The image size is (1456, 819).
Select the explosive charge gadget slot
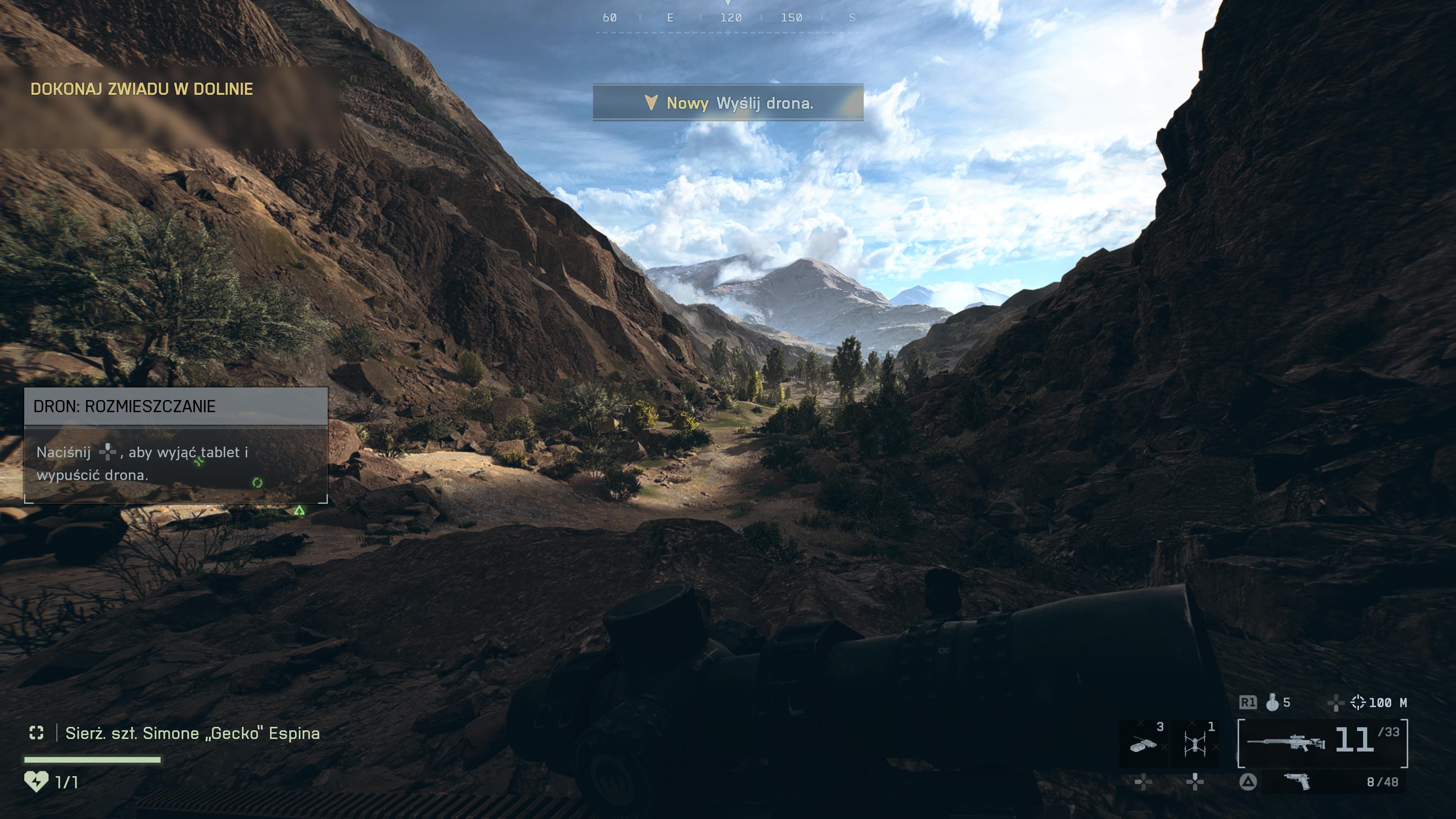1143,743
